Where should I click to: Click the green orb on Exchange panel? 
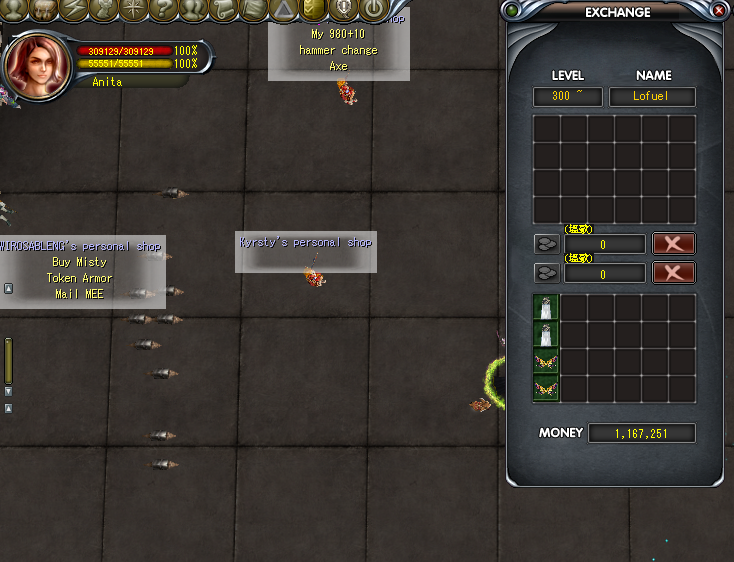pyautogui.click(x=514, y=11)
